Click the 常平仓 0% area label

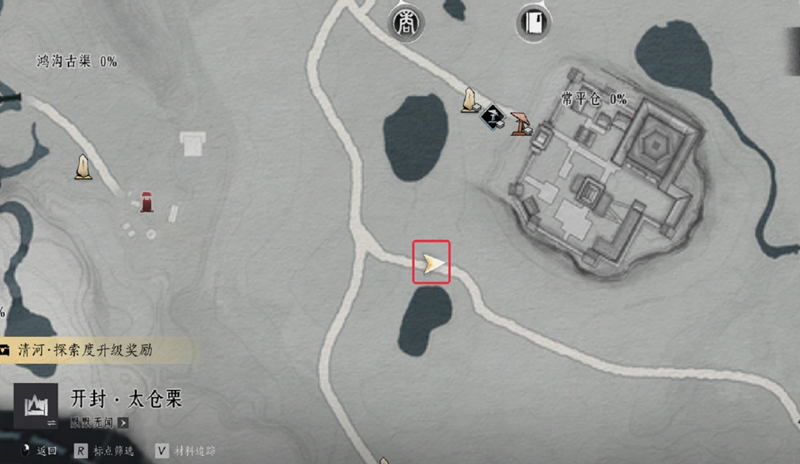593,99
